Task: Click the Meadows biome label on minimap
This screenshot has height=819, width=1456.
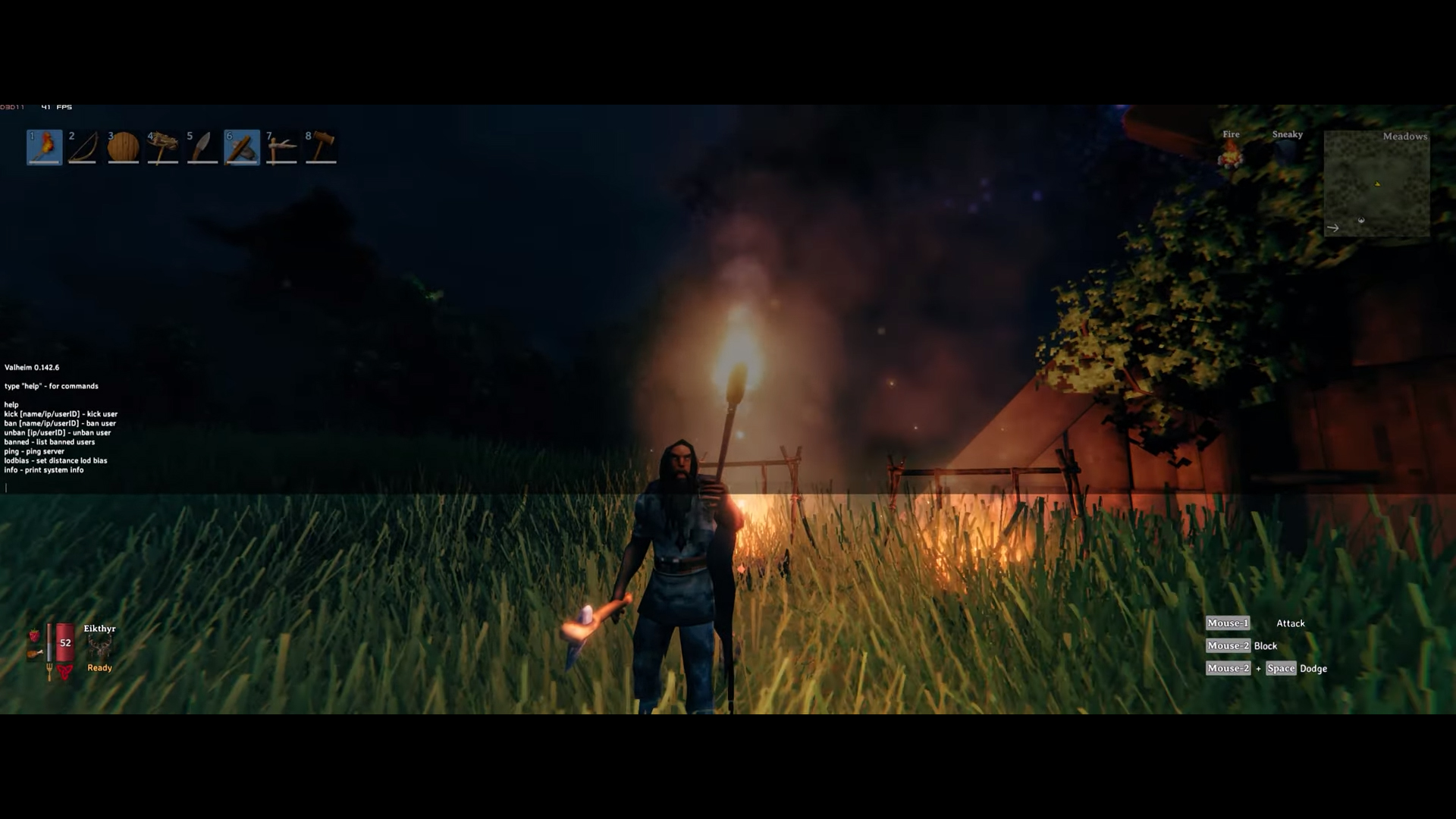Action: [x=1404, y=136]
